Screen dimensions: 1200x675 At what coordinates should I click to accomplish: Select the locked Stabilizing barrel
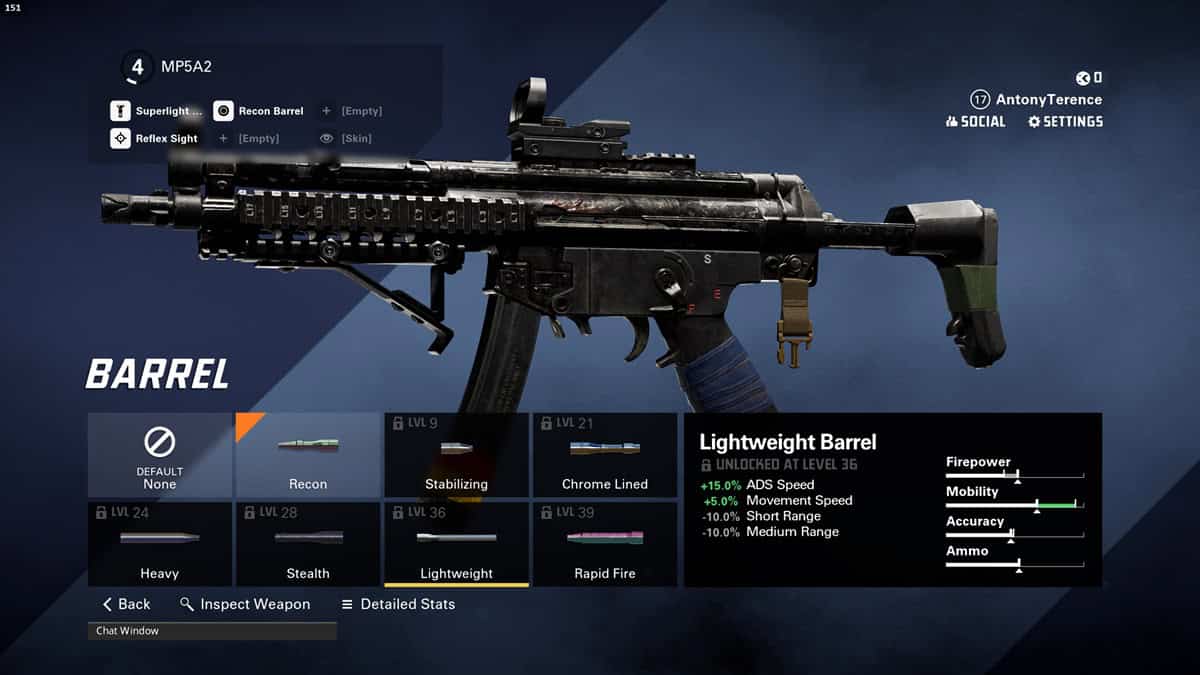456,455
